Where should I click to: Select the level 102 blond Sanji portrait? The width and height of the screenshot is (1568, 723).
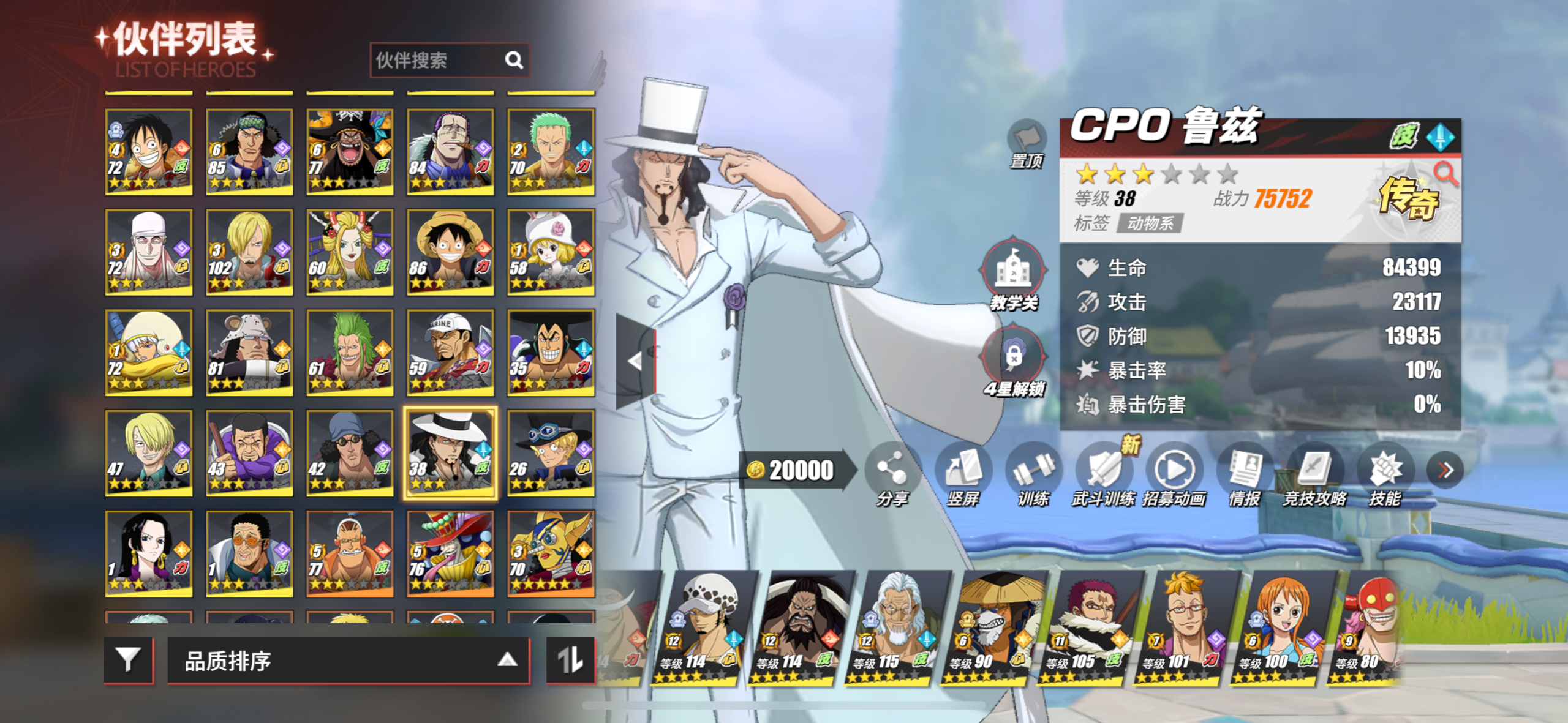coord(249,252)
